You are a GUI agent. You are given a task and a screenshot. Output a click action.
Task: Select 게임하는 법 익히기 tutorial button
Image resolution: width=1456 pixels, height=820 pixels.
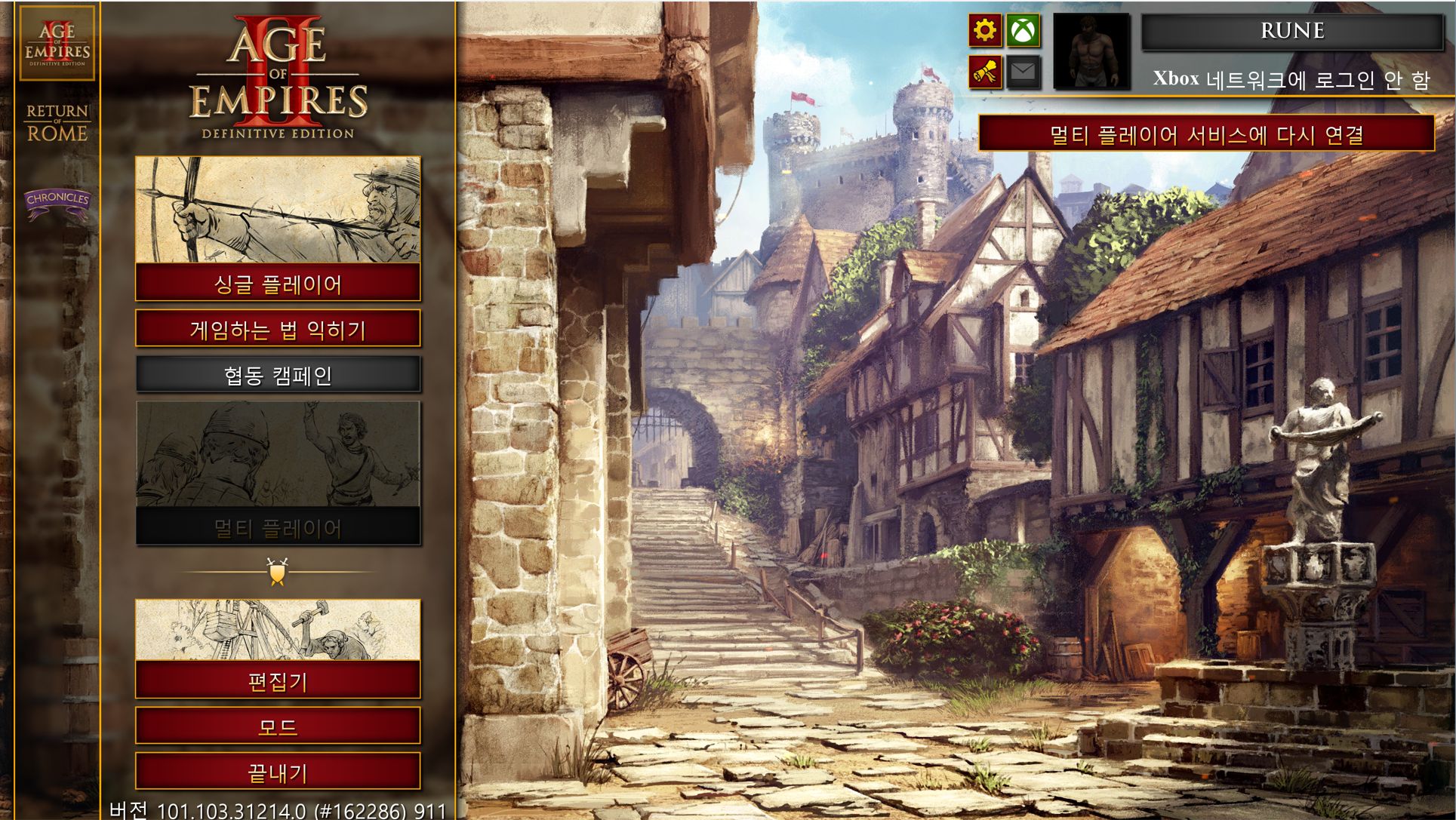278,329
